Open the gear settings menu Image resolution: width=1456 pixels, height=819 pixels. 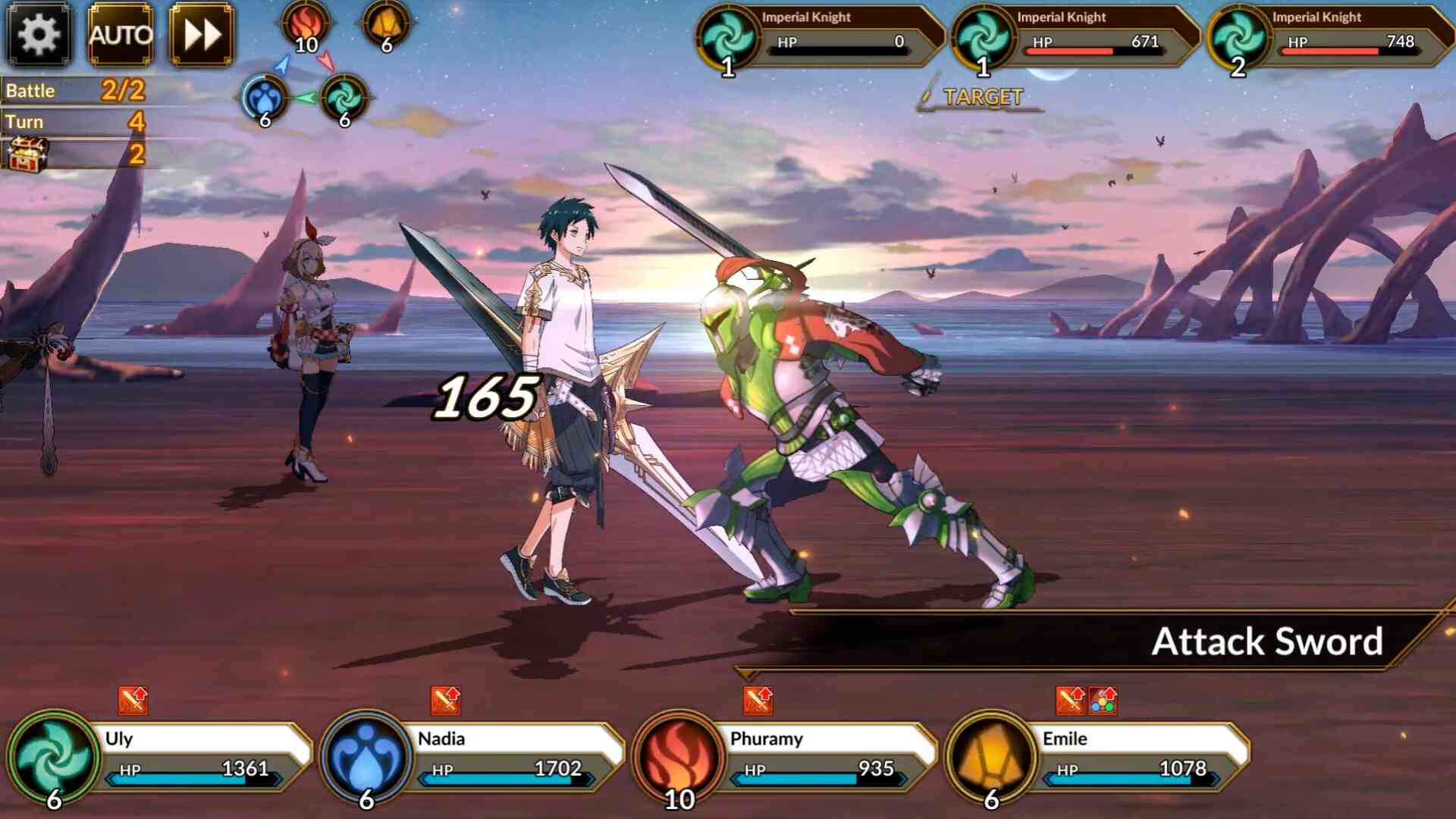[x=39, y=34]
